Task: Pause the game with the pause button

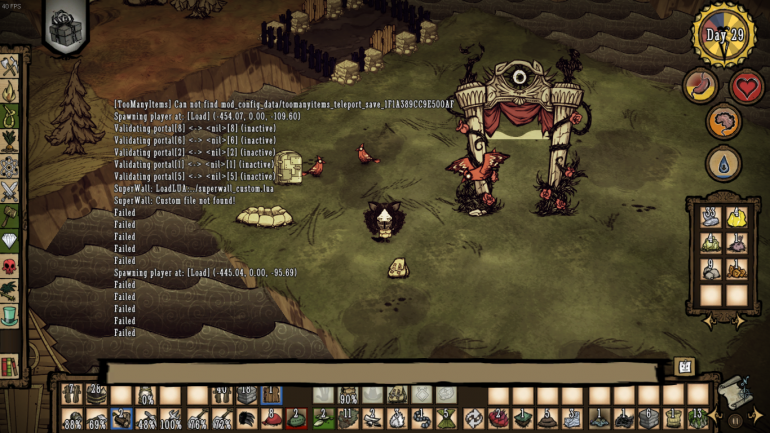Action: point(736,421)
